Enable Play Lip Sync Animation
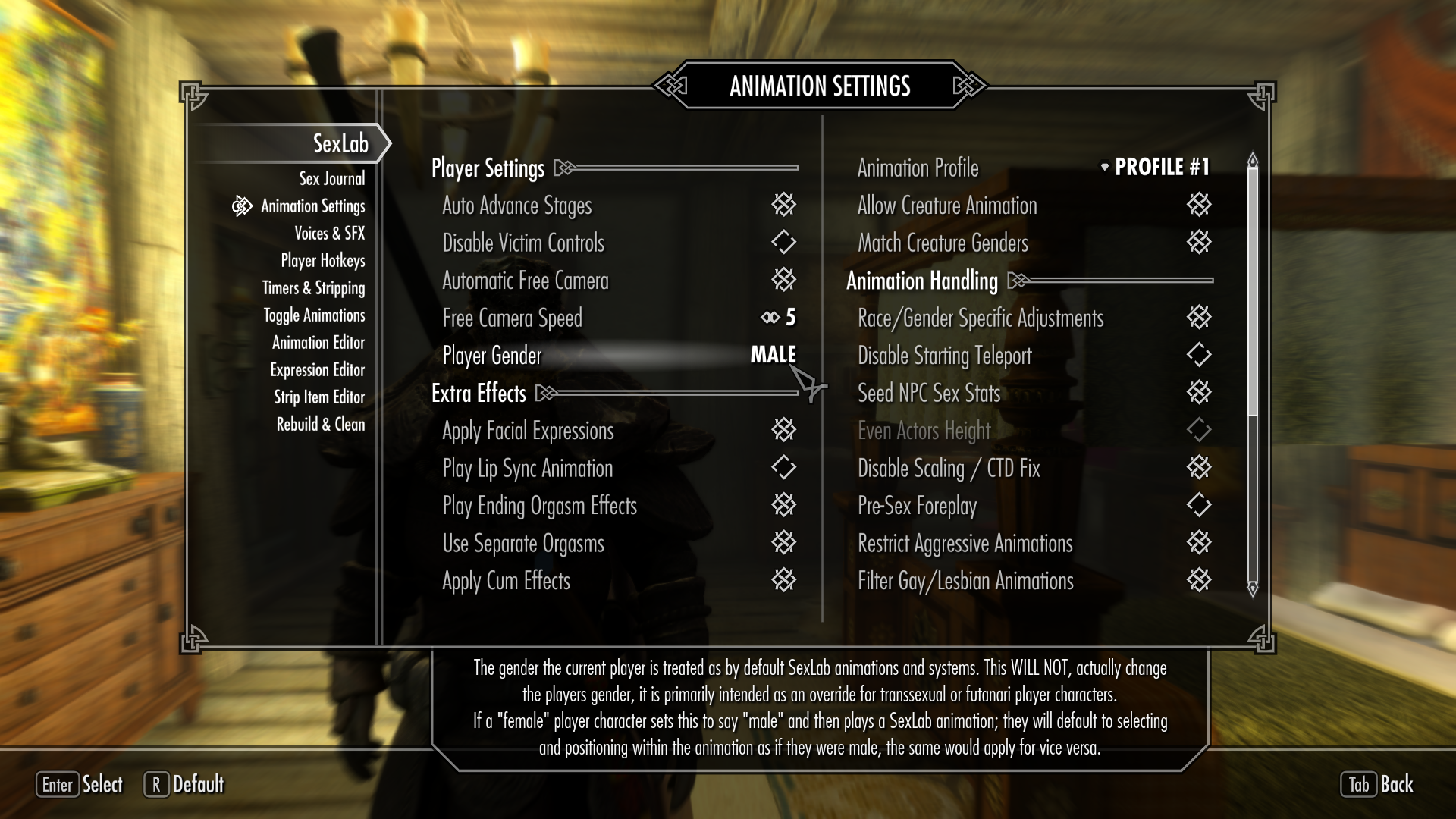This screenshot has height=819, width=1456. (x=785, y=468)
